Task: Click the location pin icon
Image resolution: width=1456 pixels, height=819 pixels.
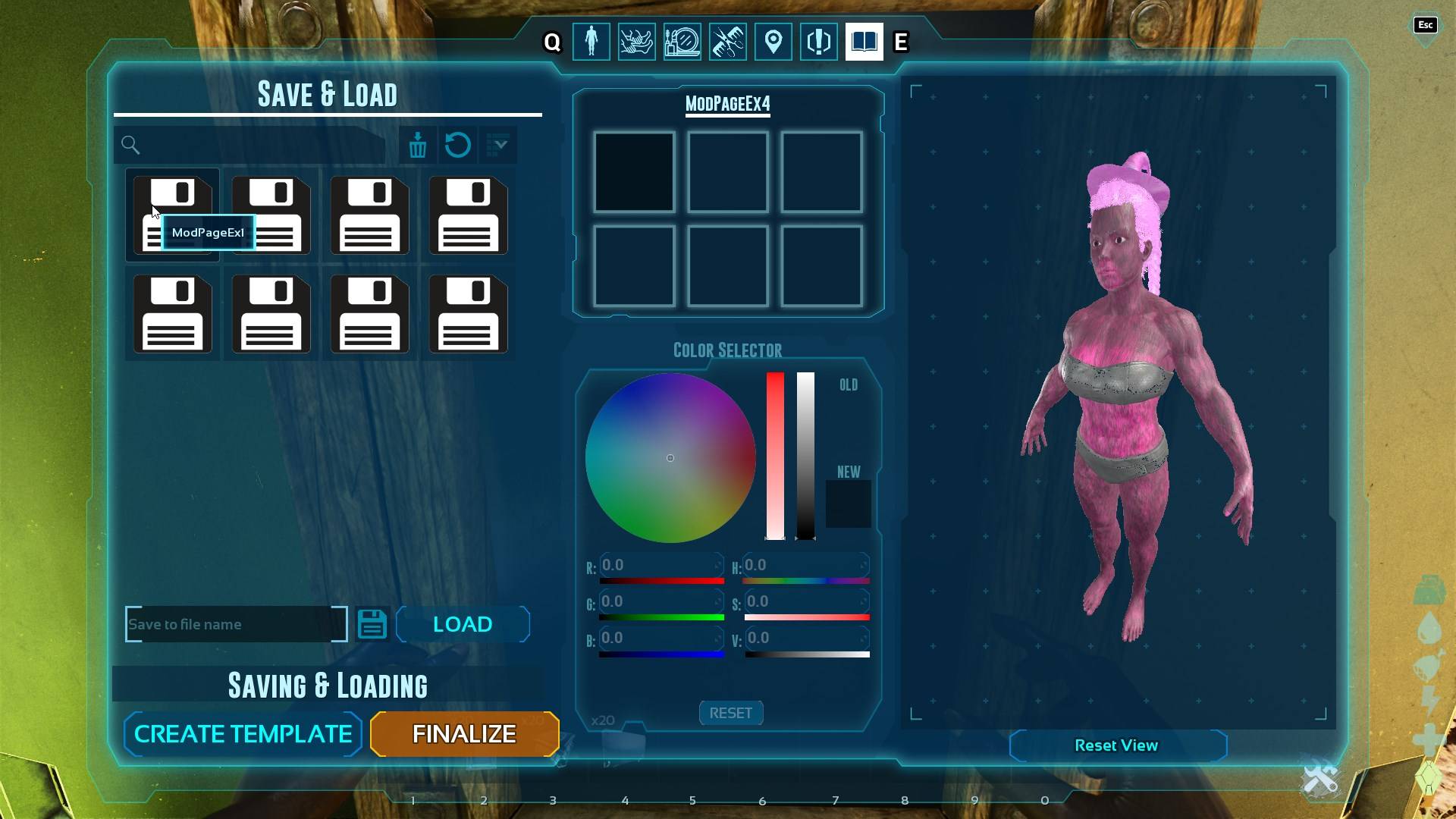Action: pos(773,42)
